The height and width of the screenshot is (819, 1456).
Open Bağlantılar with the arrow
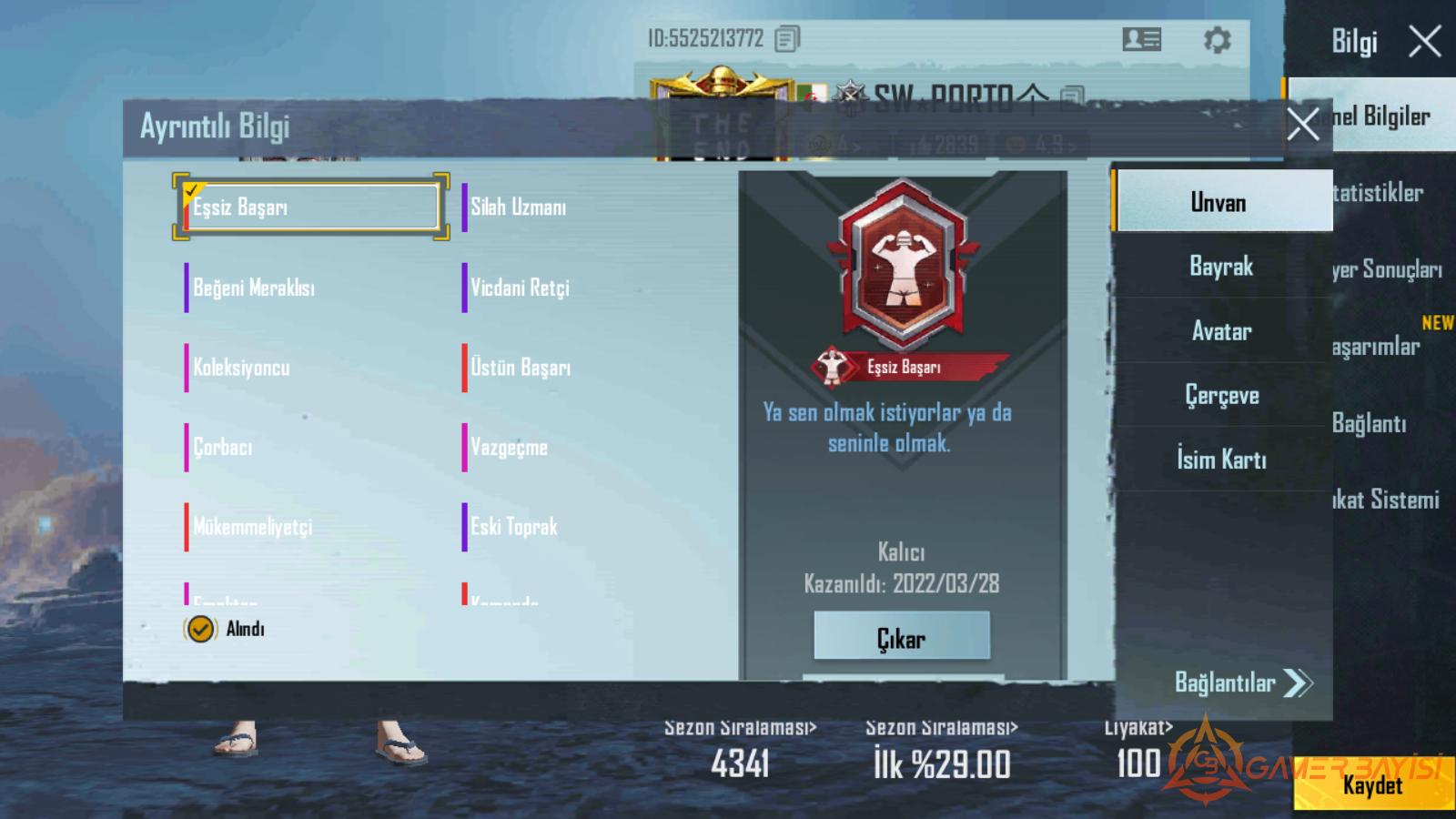pos(1243,682)
